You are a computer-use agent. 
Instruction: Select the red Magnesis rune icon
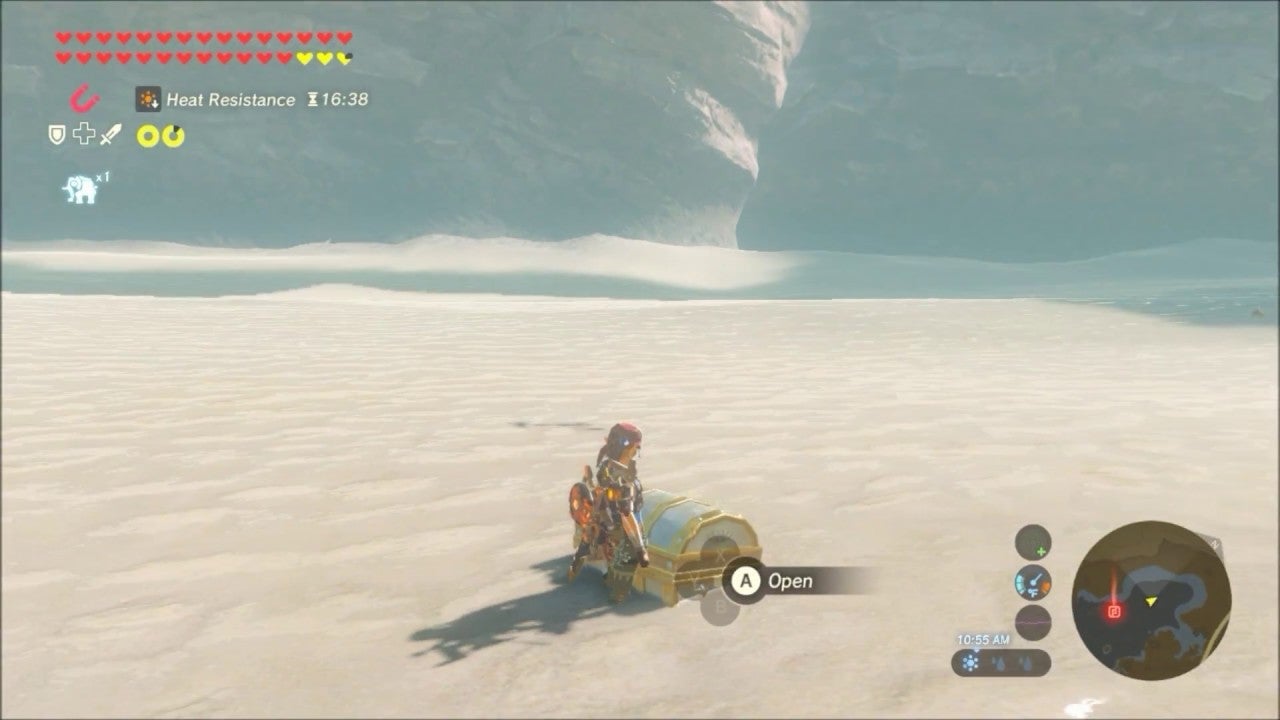click(84, 99)
